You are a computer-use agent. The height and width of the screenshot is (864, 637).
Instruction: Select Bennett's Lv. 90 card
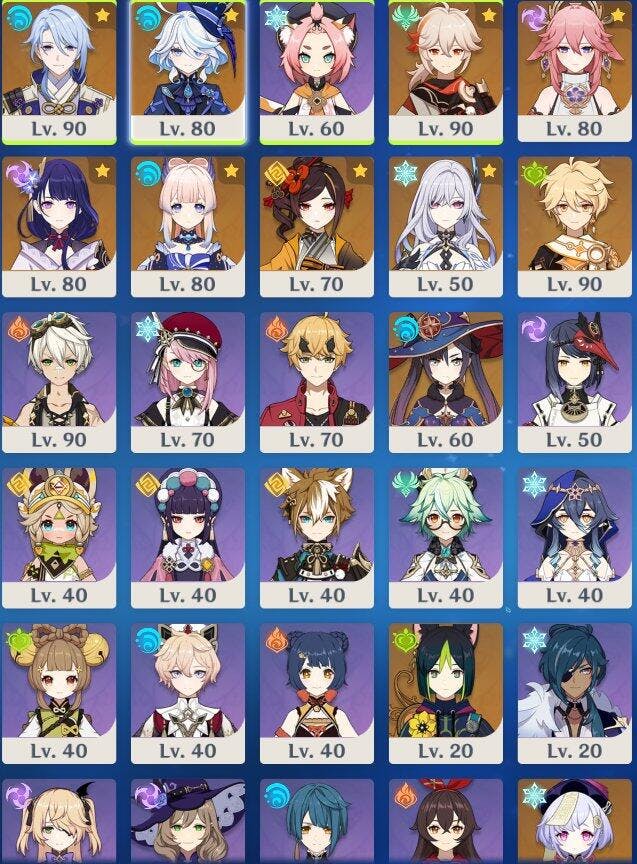click(x=58, y=372)
